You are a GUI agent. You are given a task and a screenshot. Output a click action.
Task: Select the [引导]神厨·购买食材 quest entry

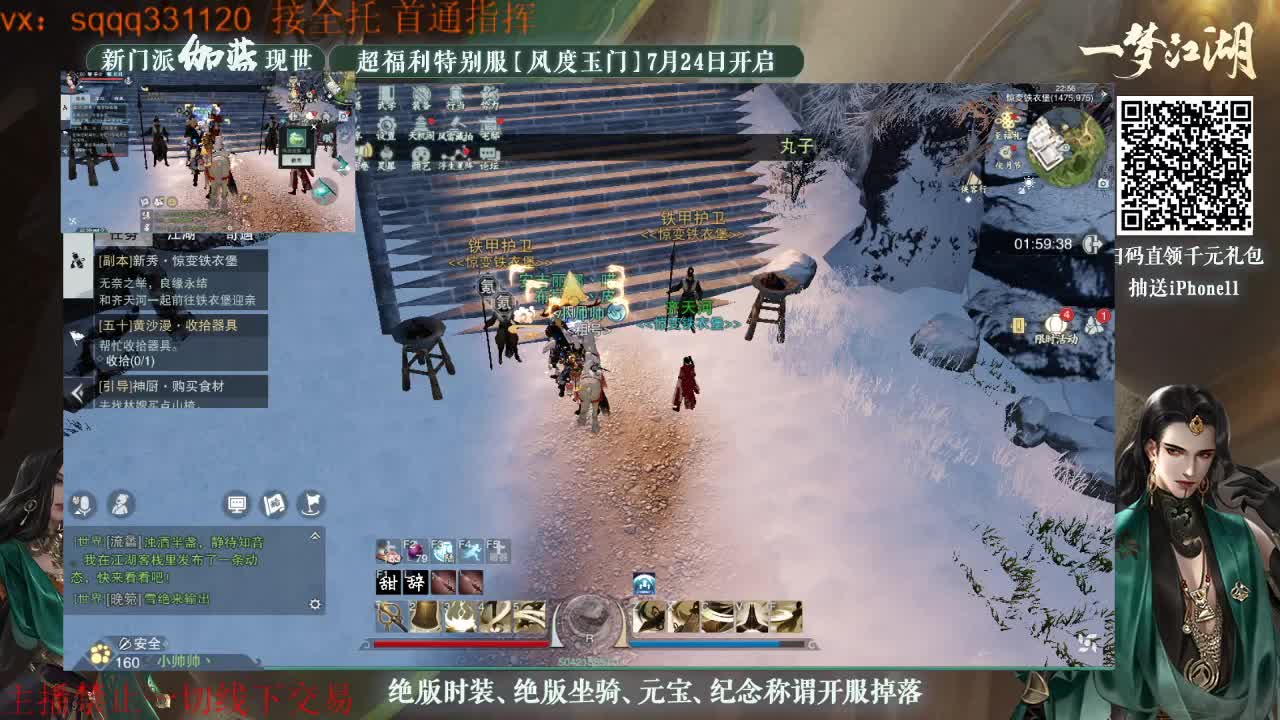tap(161, 386)
